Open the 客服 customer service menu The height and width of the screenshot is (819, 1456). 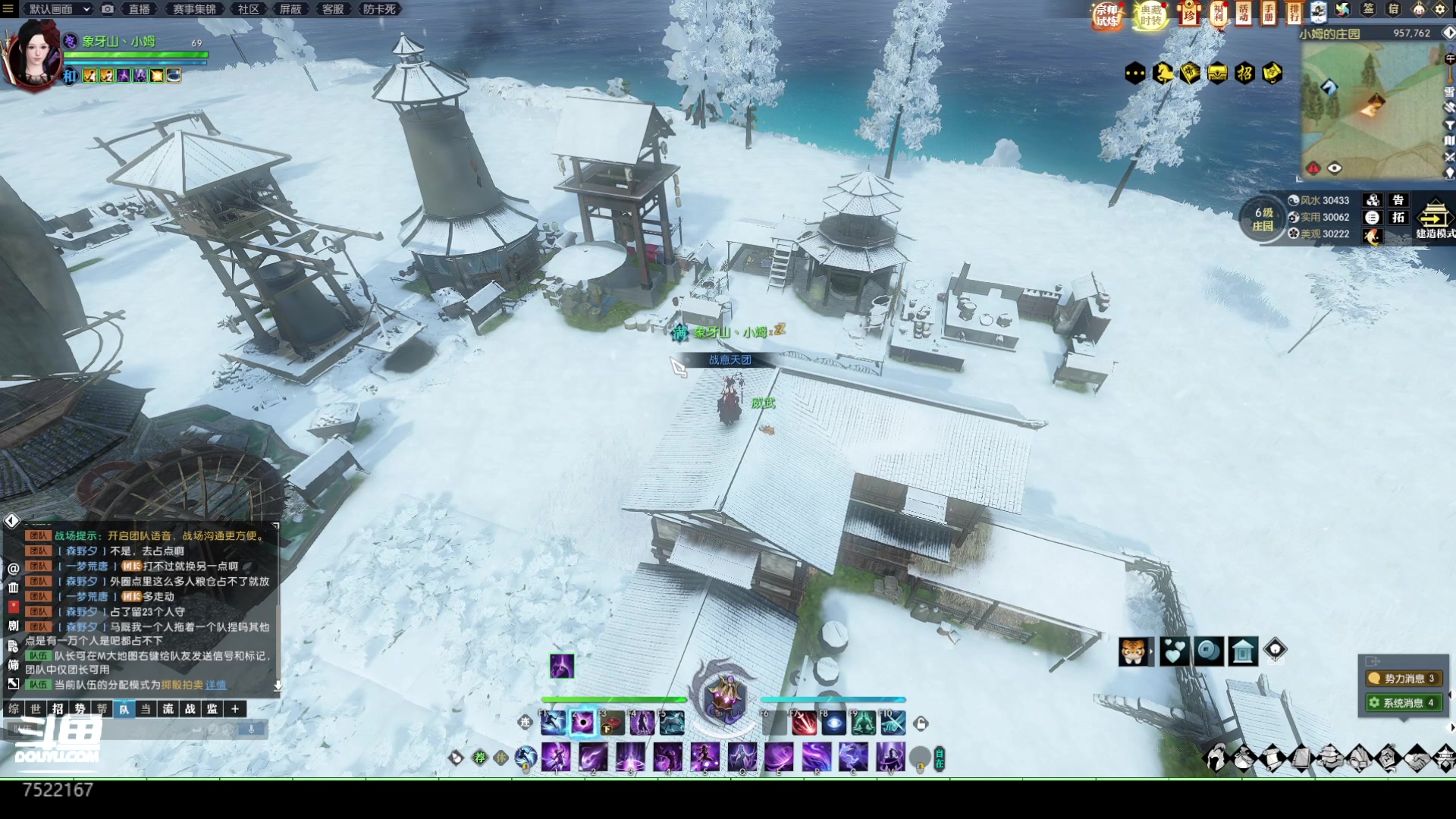(333, 9)
